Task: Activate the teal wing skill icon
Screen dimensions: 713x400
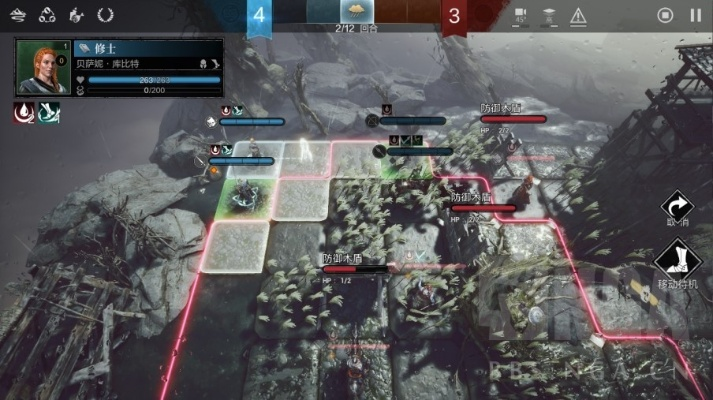Action: (49, 111)
